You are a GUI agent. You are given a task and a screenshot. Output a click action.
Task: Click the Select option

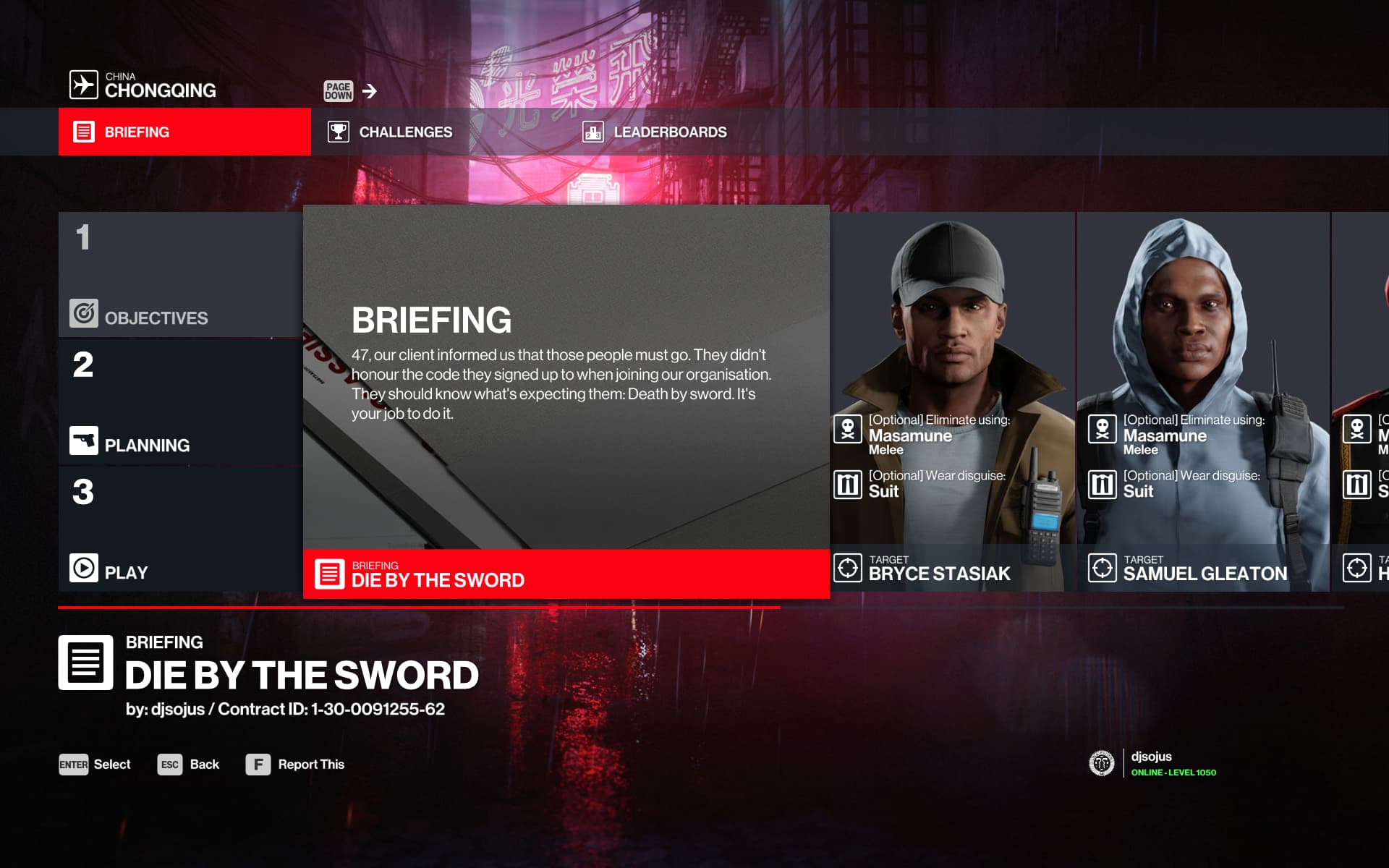pyautogui.click(x=95, y=765)
